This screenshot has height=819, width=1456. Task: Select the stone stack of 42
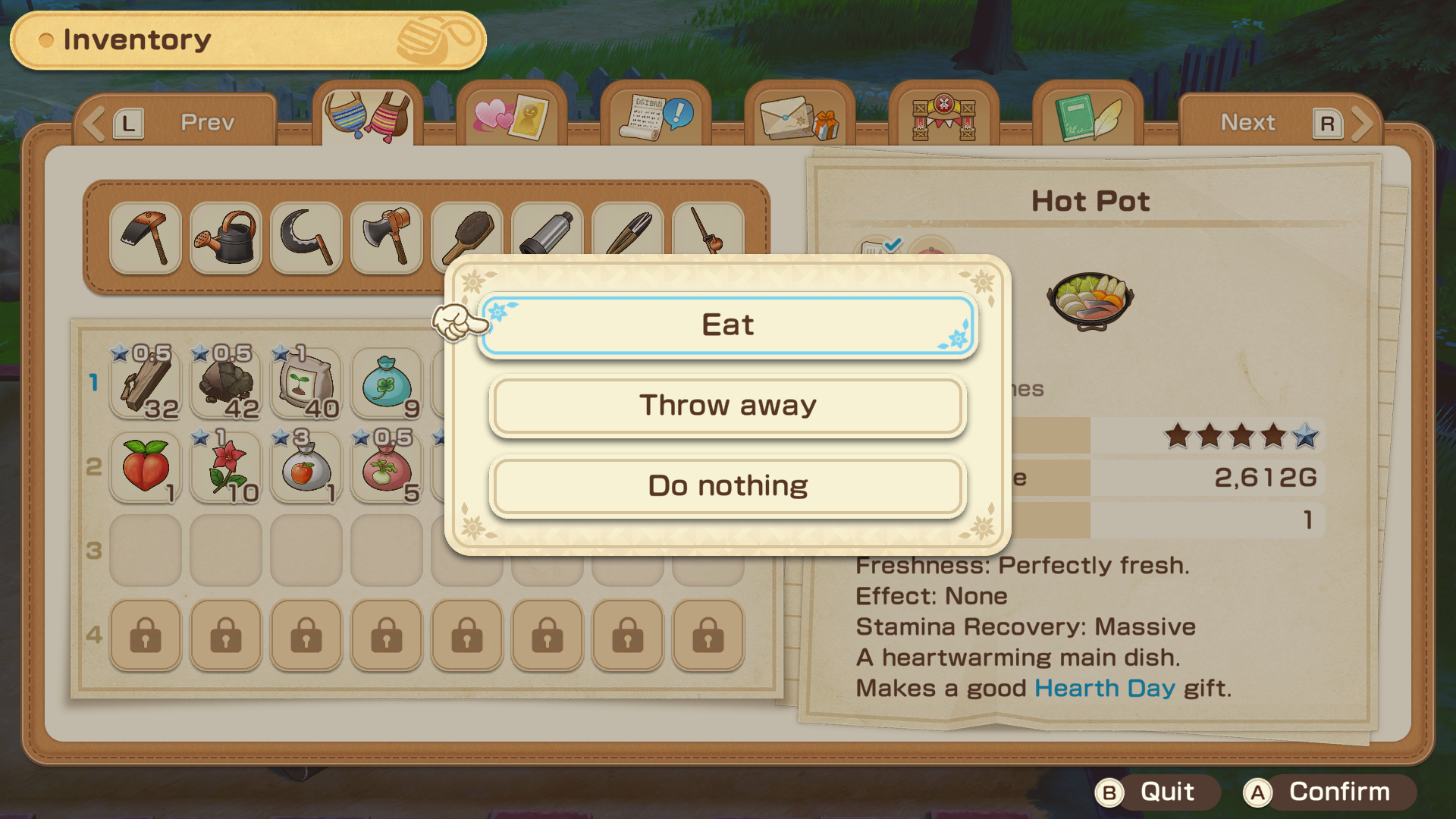tap(226, 383)
